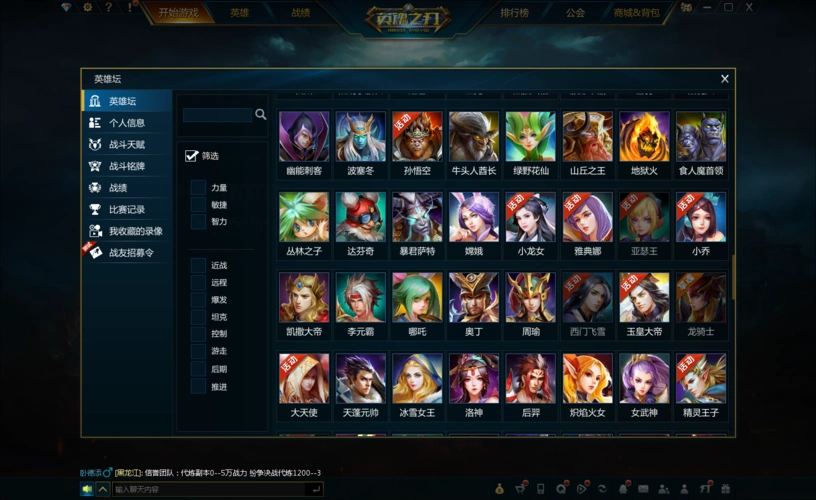The width and height of the screenshot is (816, 500).
Task: Show 比赛记录 match records
Action: pos(126,209)
